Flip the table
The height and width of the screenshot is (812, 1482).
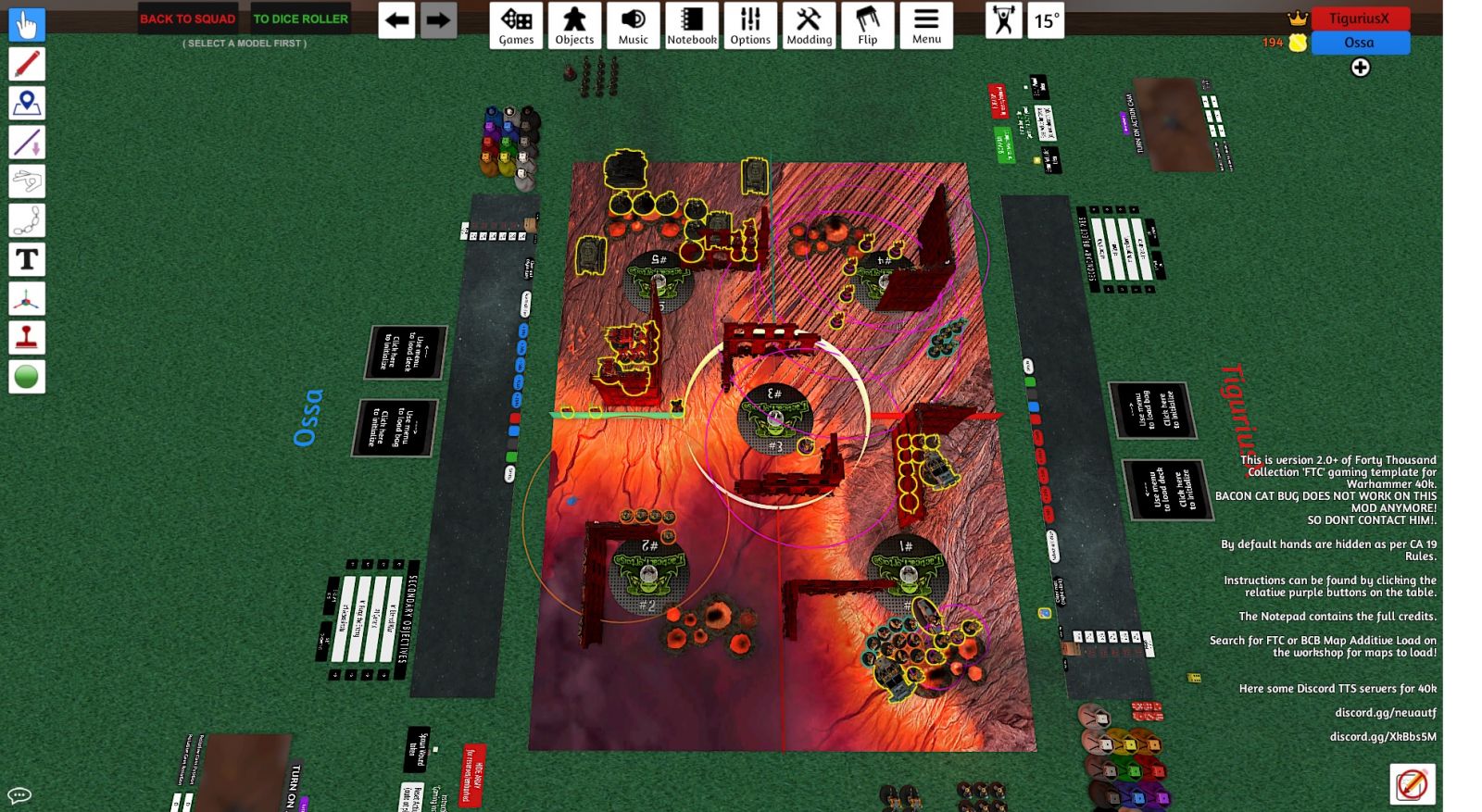click(868, 25)
